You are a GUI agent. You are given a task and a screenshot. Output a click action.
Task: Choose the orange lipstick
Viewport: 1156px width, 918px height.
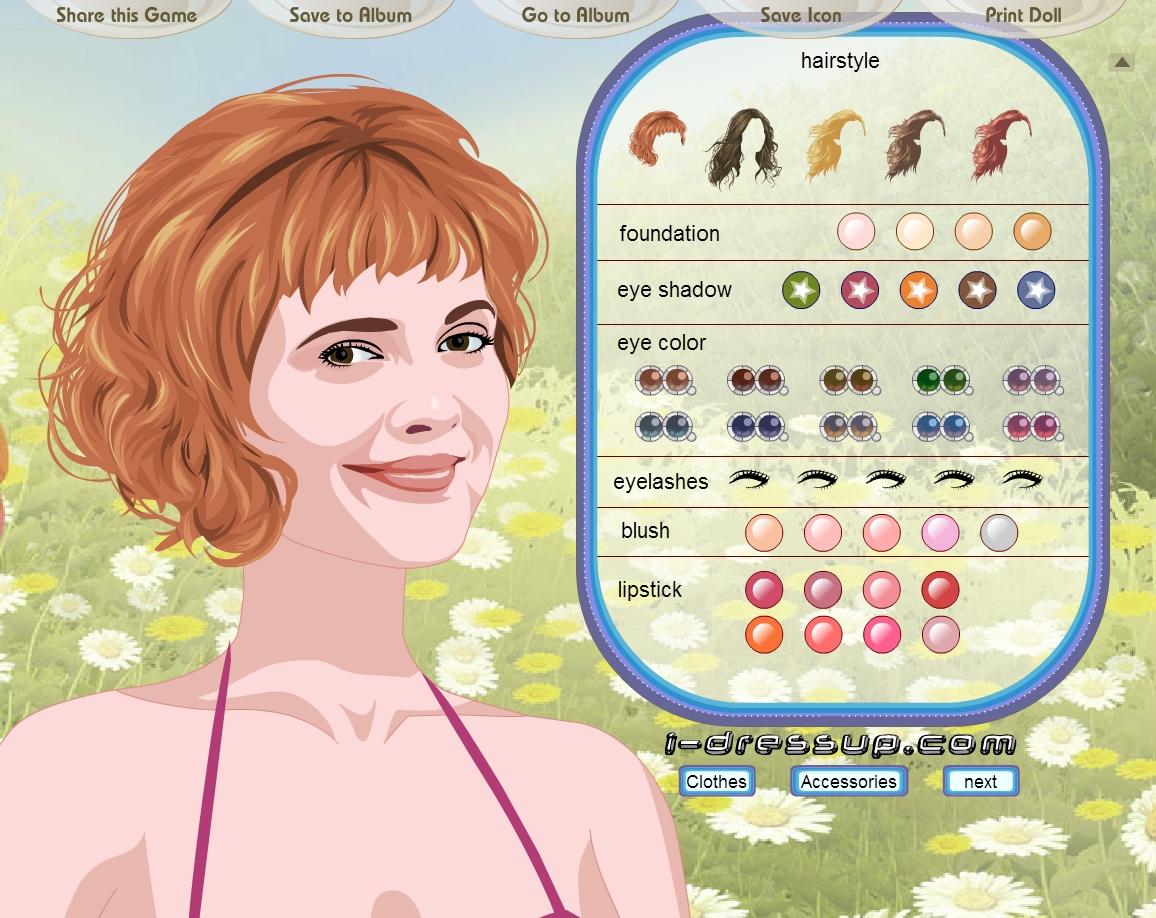[764, 634]
